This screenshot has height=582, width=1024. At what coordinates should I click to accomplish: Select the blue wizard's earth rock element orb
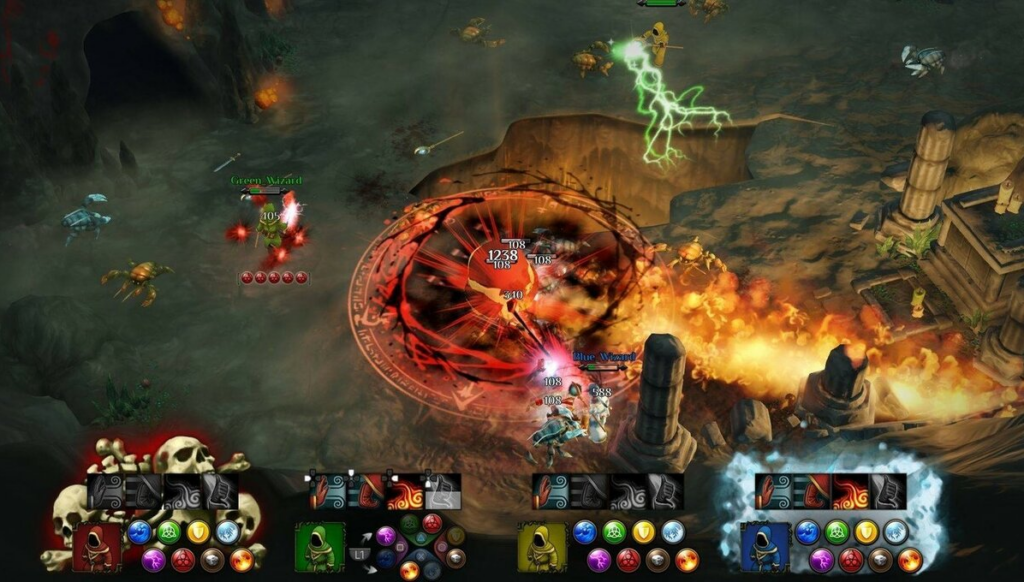click(882, 559)
